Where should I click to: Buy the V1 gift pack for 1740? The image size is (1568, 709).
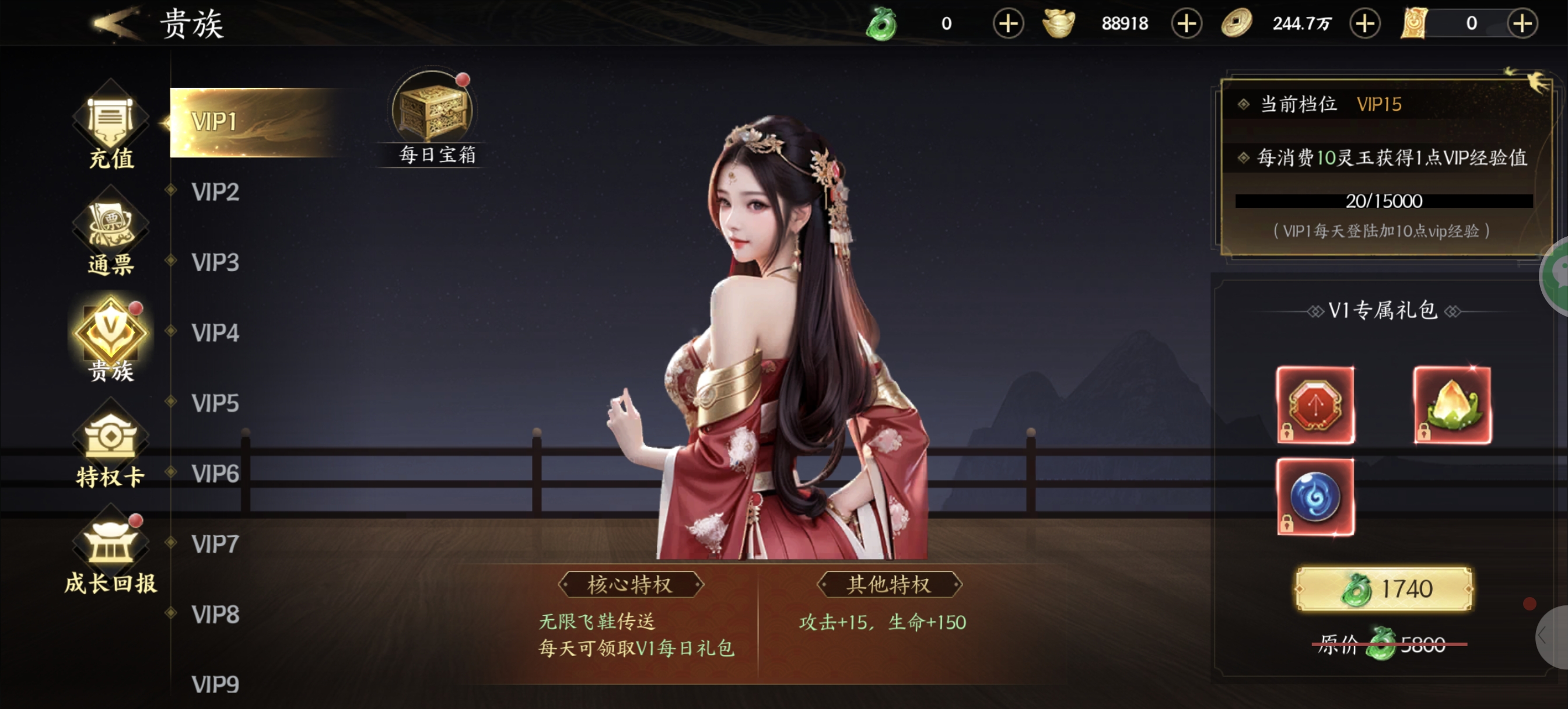pos(1383,589)
